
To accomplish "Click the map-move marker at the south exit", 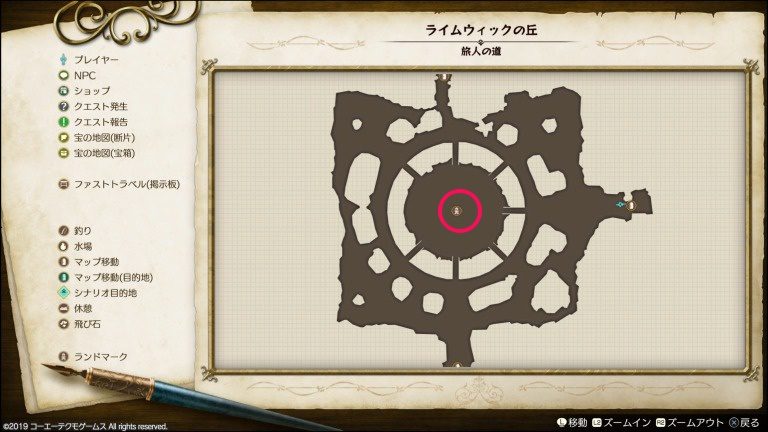I will 459,364.
